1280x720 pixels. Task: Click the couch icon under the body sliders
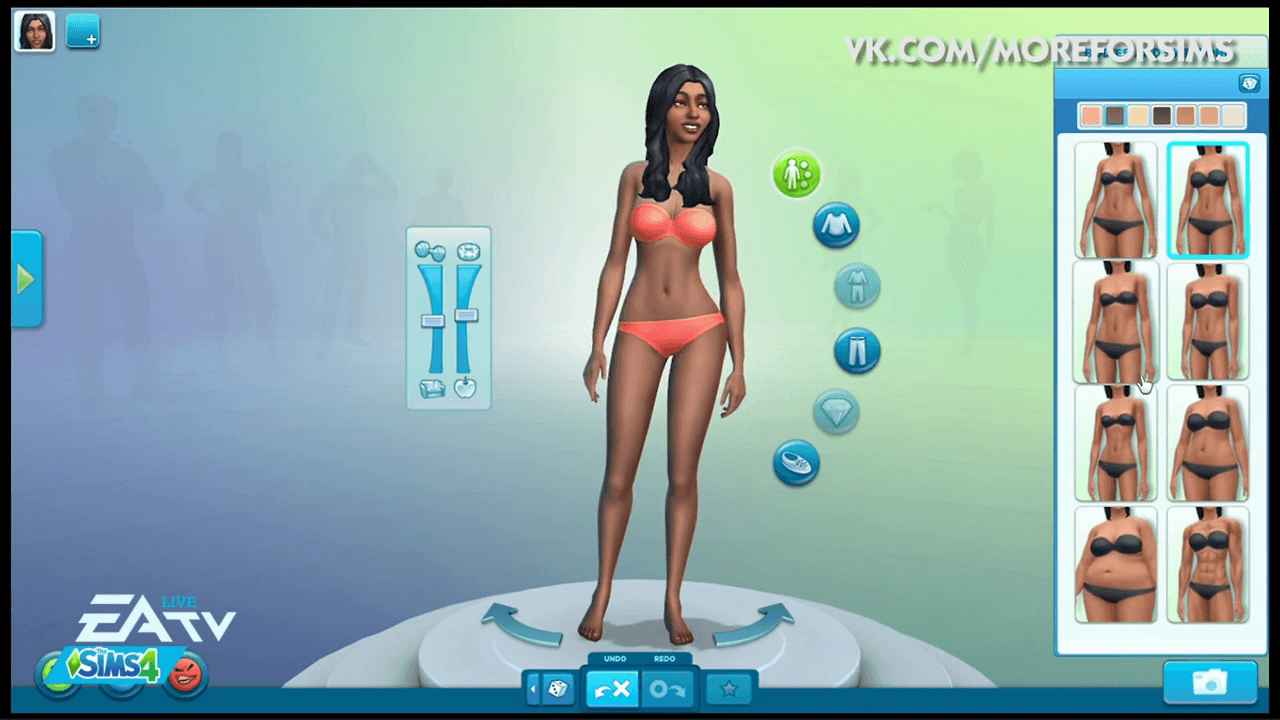(x=433, y=388)
